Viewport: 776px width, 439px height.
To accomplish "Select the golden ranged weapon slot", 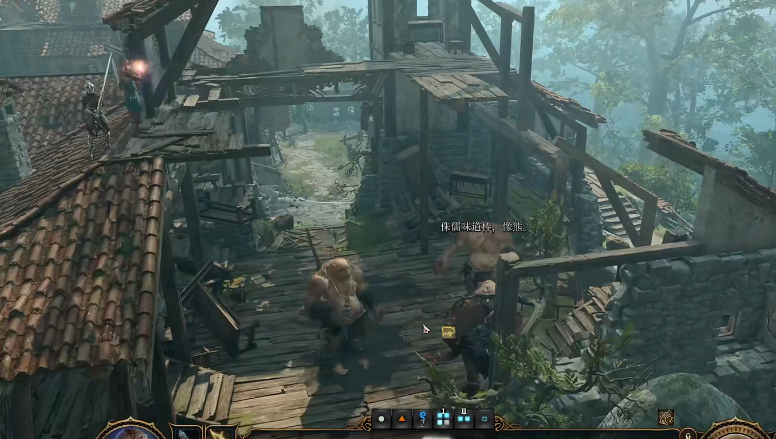I will click(220, 433).
